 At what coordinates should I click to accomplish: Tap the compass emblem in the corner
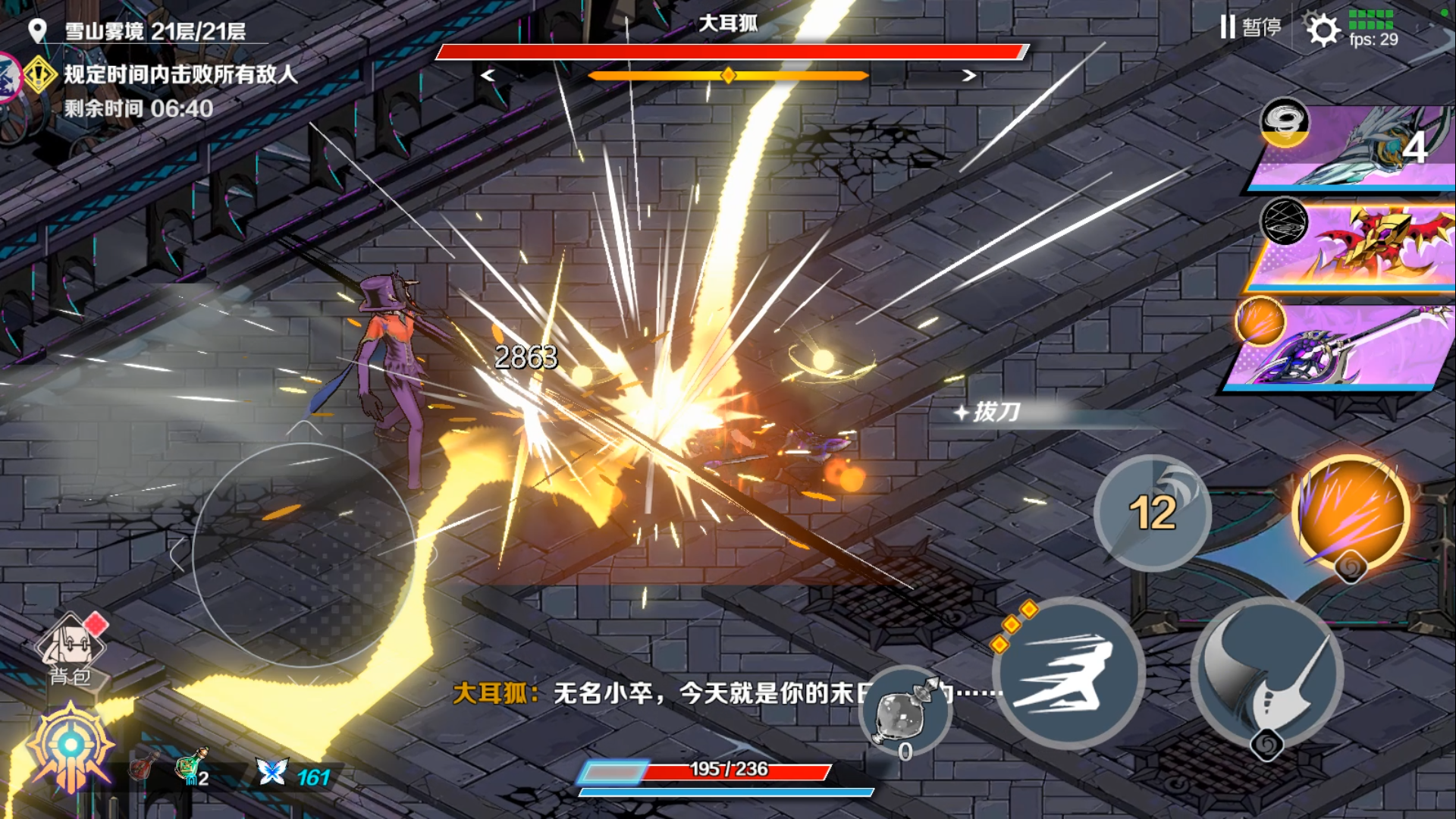click(71, 746)
